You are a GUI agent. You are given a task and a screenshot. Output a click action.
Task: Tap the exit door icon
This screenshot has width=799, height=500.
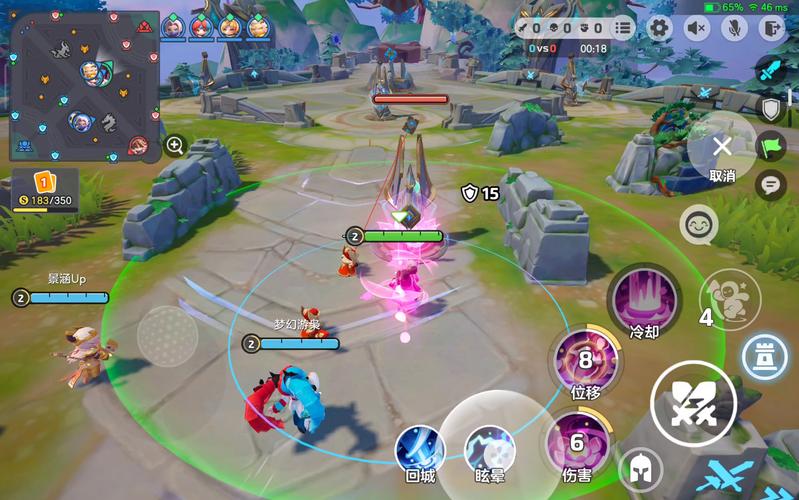pos(770,28)
